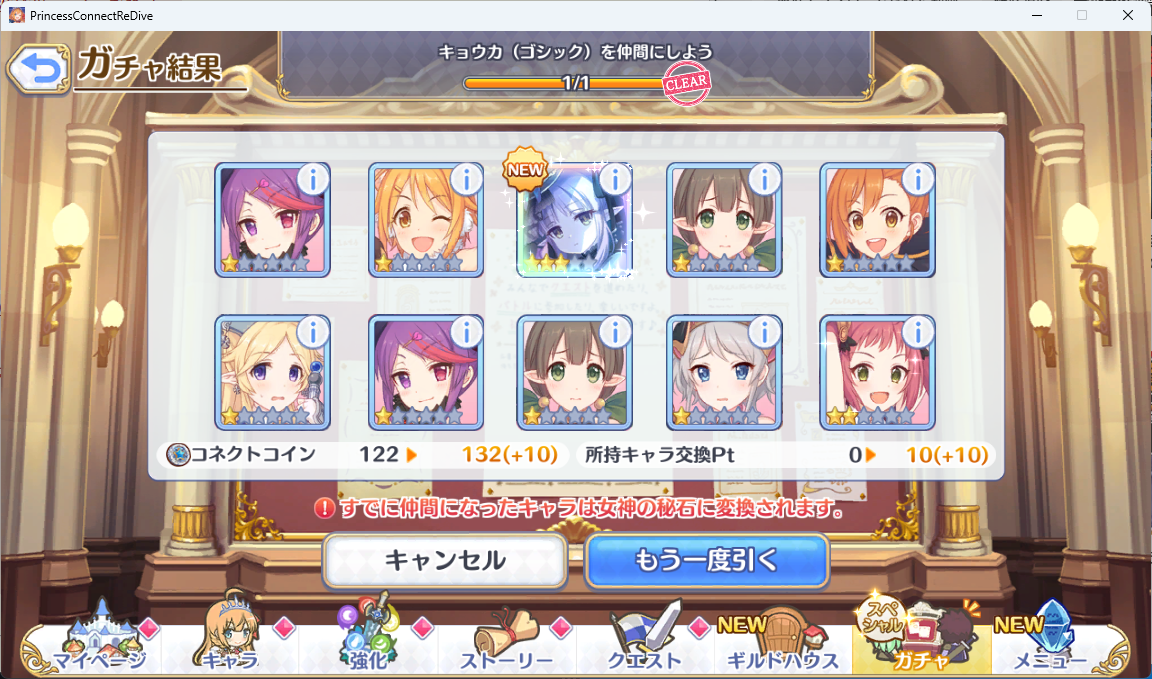The width and height of the screenshot is (1152, 679).
Task: Pull again with もう一度引く button
Action: 706,561
